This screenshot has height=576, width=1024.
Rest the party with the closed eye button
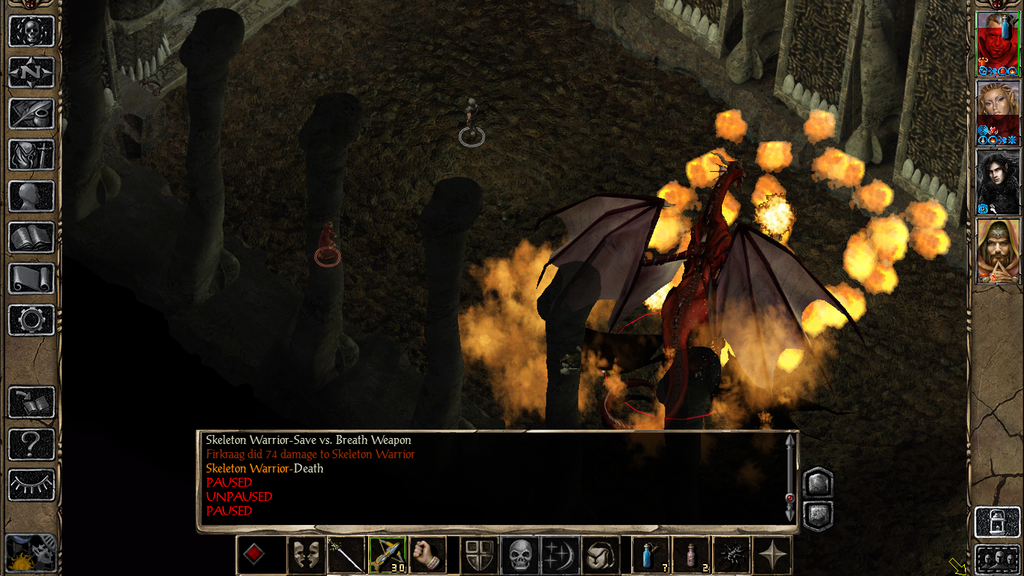(x=31, y=485)
